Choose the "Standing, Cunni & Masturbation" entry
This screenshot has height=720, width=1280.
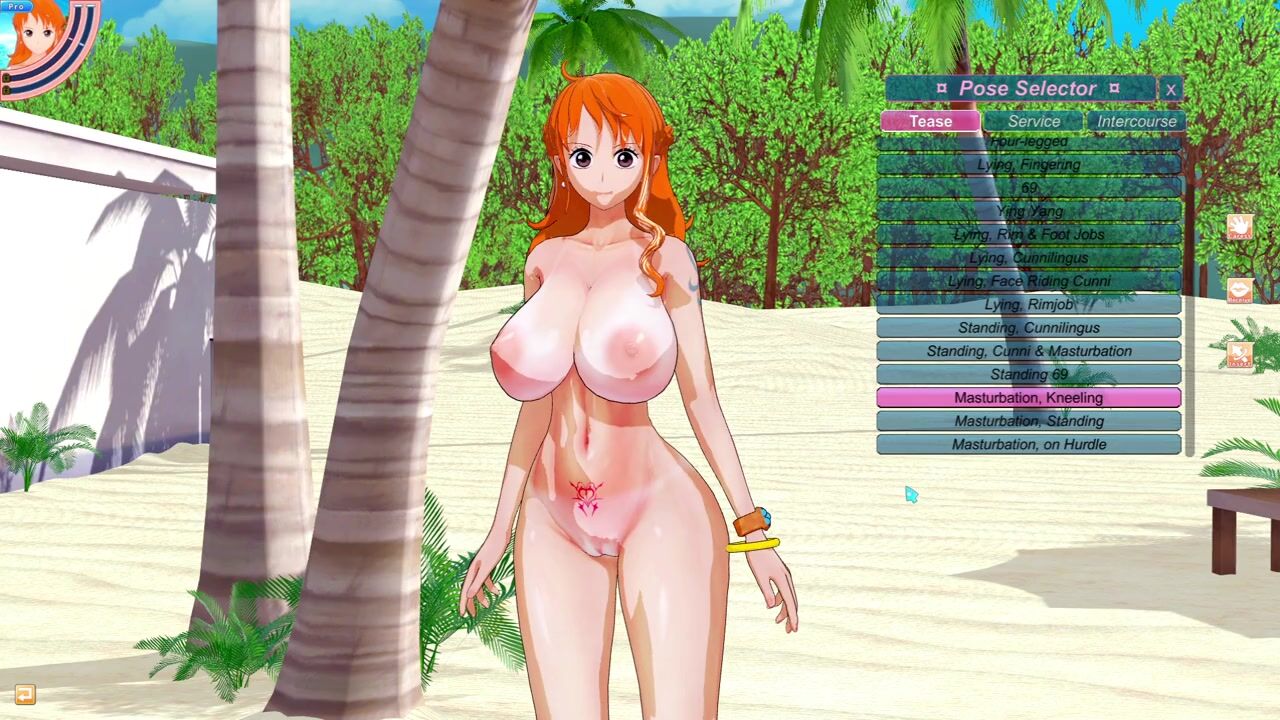click(x=1028, y=351)
